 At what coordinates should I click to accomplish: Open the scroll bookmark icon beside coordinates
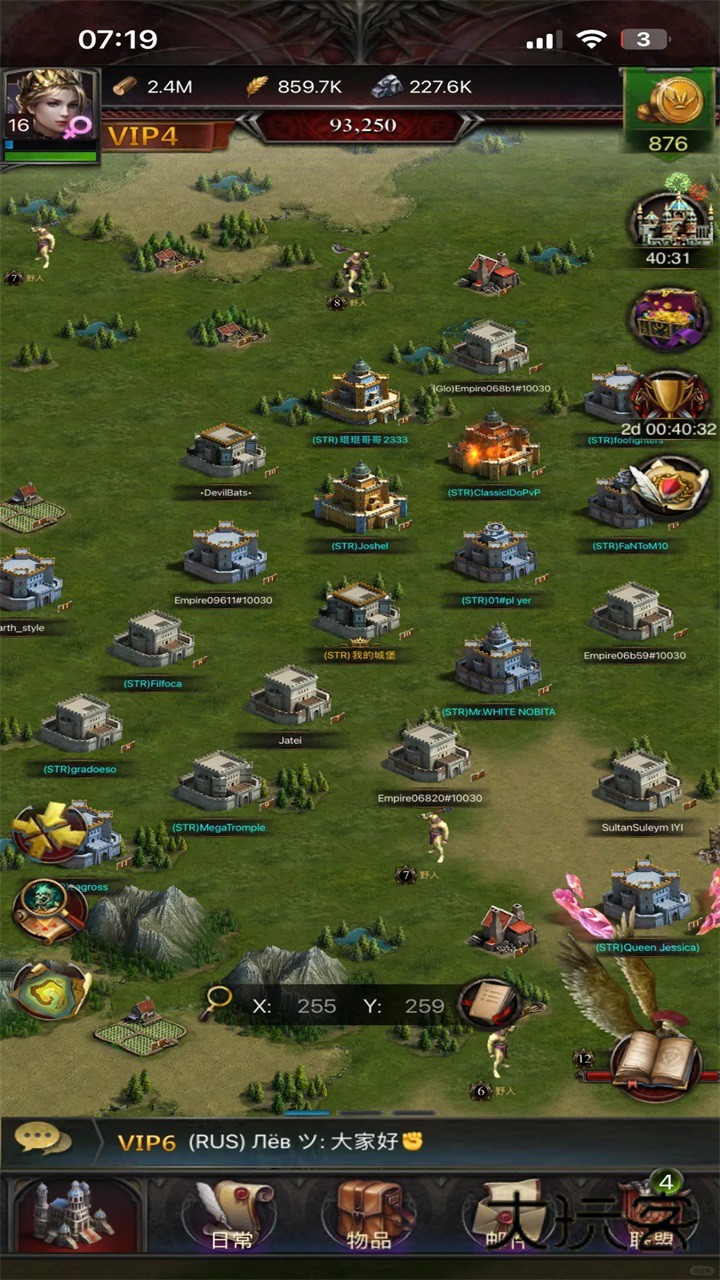coord(489,1004)
